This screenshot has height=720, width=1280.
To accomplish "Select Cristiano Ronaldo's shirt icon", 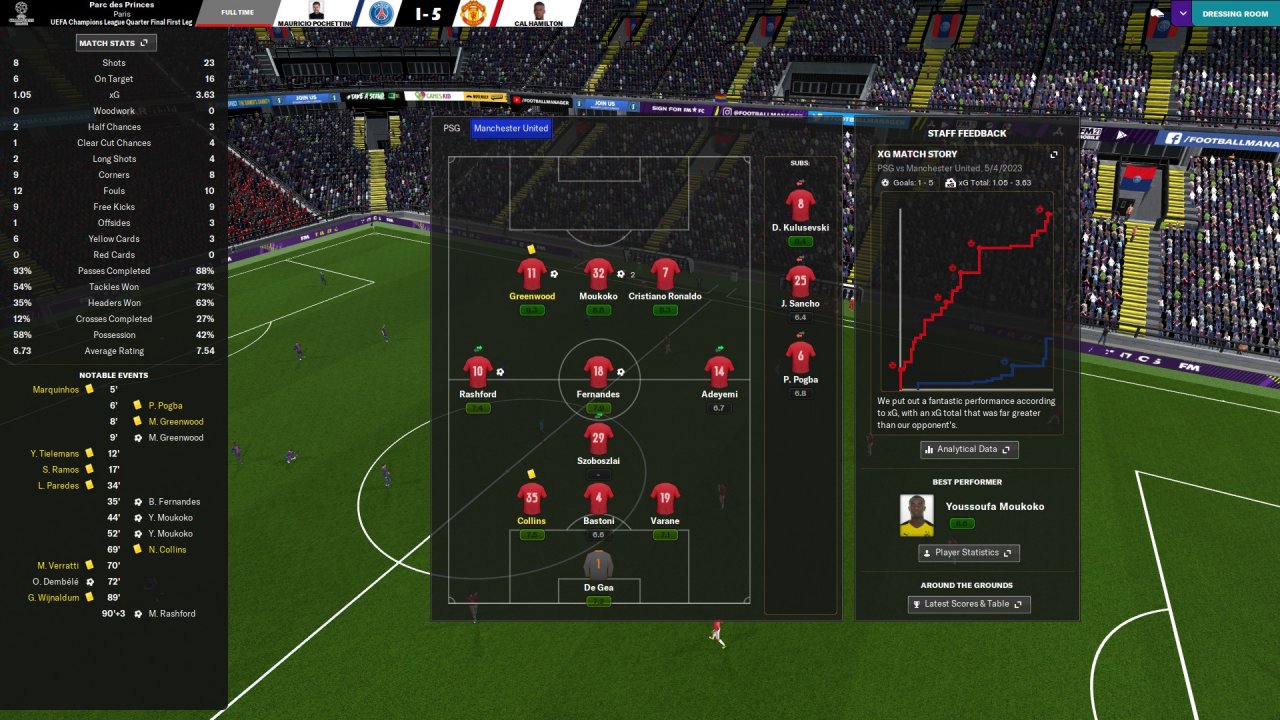I will 665,274.
